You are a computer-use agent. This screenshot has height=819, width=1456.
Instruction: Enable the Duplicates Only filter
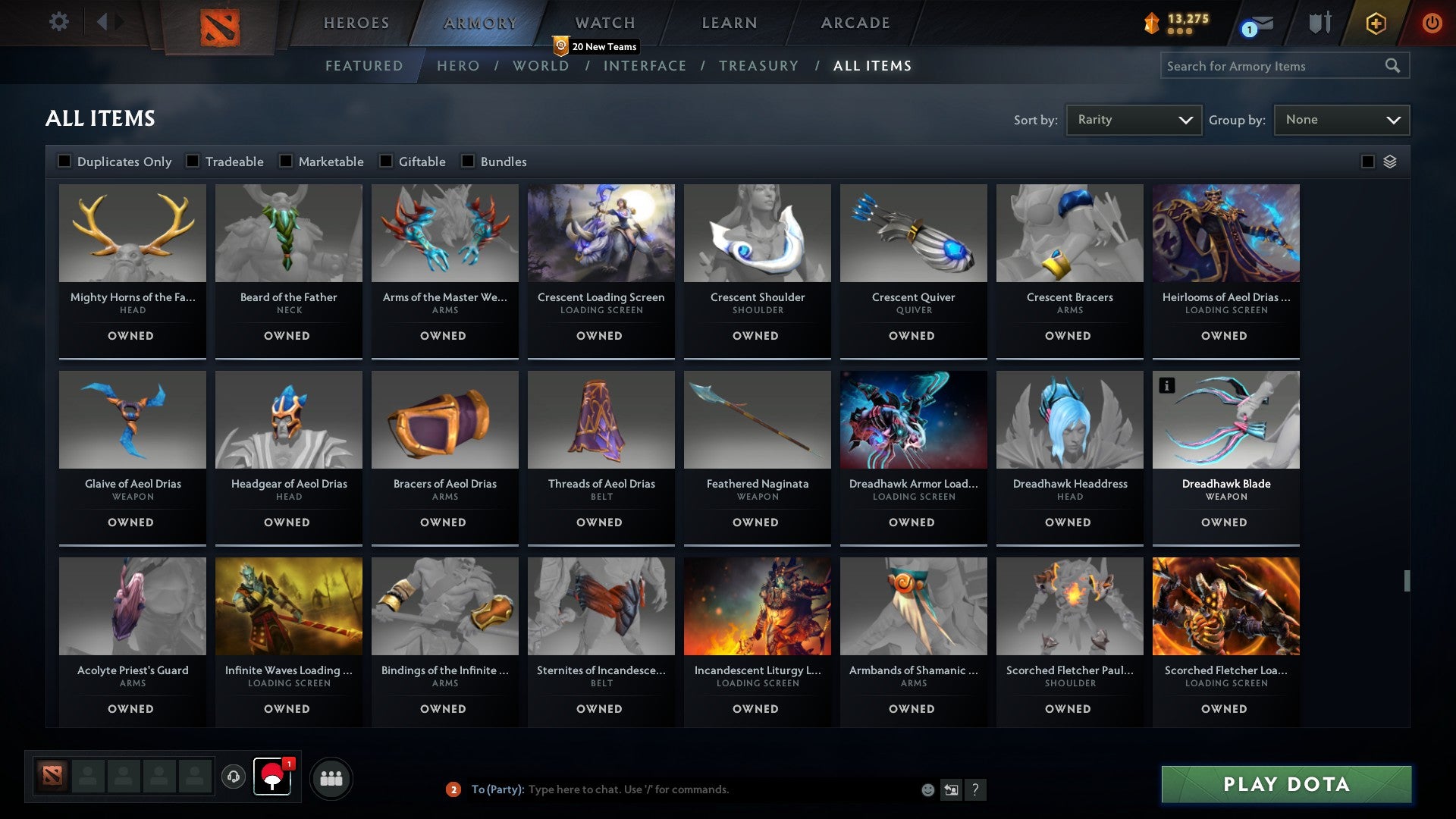64,161
